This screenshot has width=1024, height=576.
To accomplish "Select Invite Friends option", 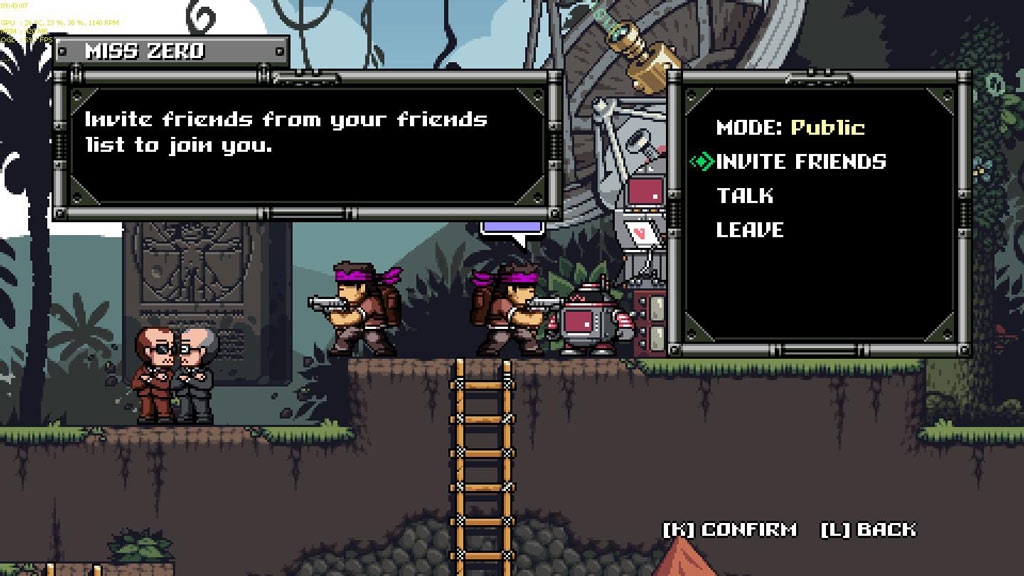I will pos(800,161).
